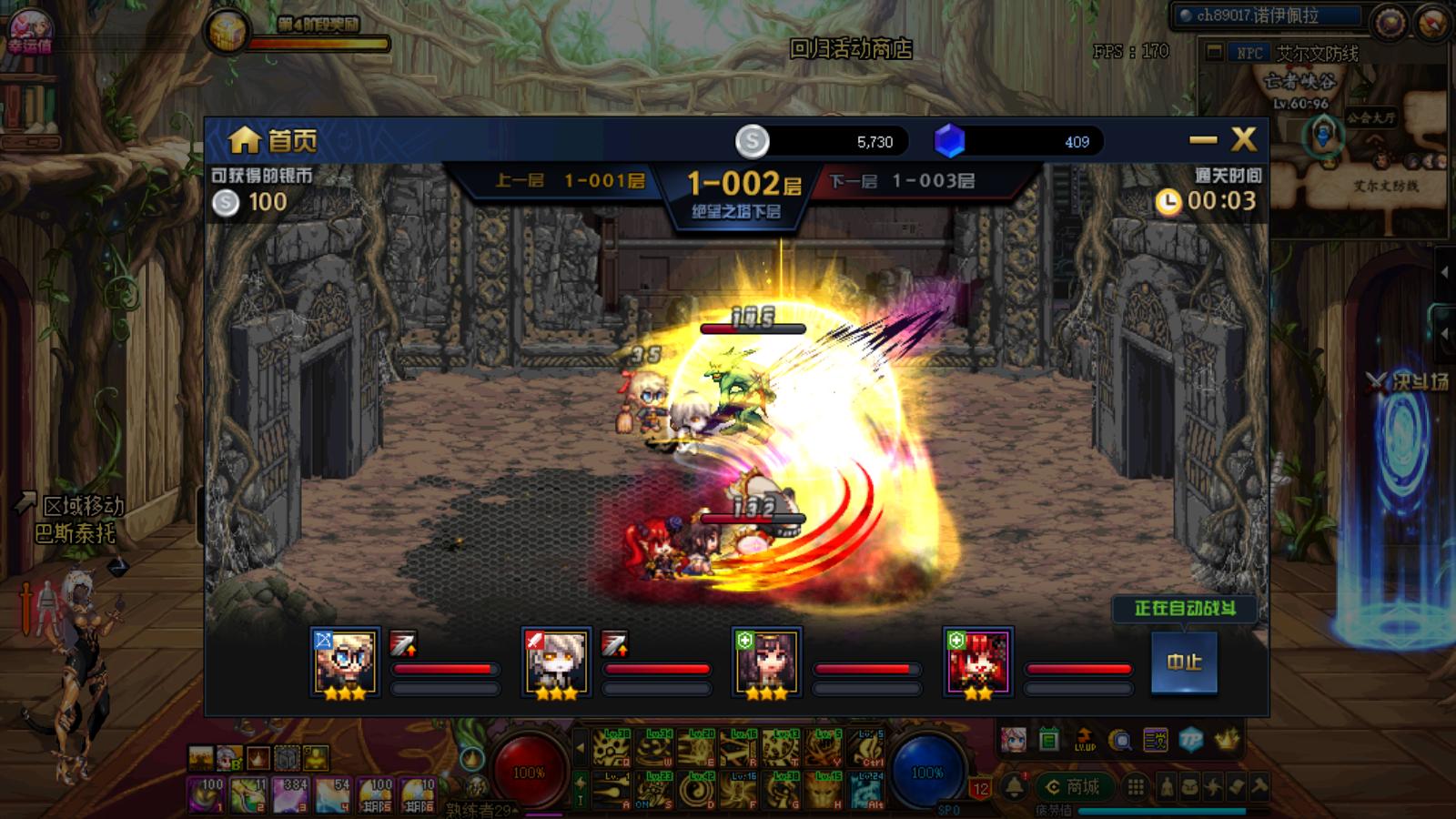The width and height of the screenshot is (1456, 819).
Task: Click the gold crown icon
Action: 1228,740
